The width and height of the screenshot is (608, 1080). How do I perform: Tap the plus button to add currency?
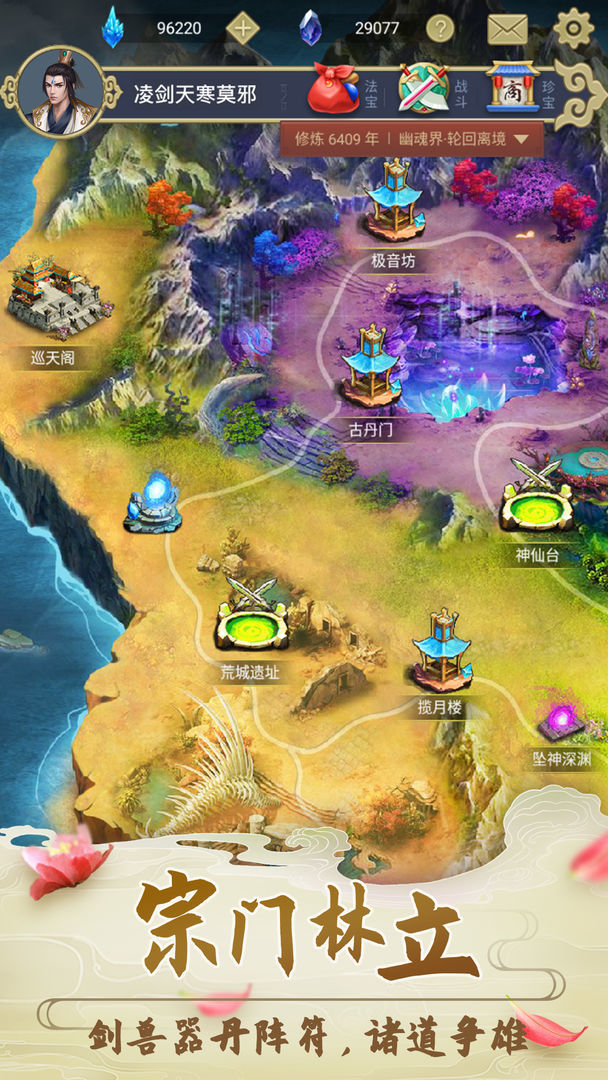[243, 28]
